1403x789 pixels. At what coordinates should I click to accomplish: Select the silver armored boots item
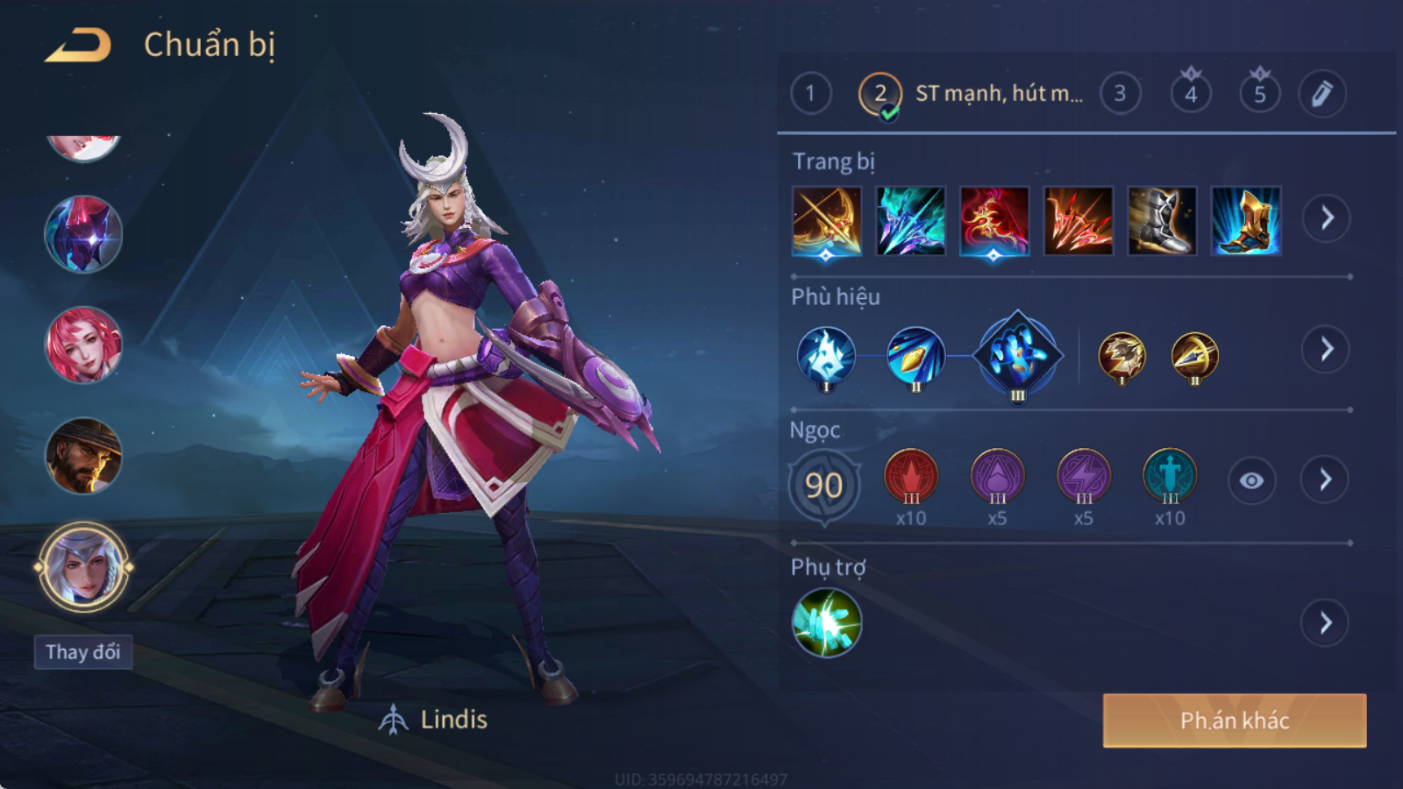(x=1162, y=221)
